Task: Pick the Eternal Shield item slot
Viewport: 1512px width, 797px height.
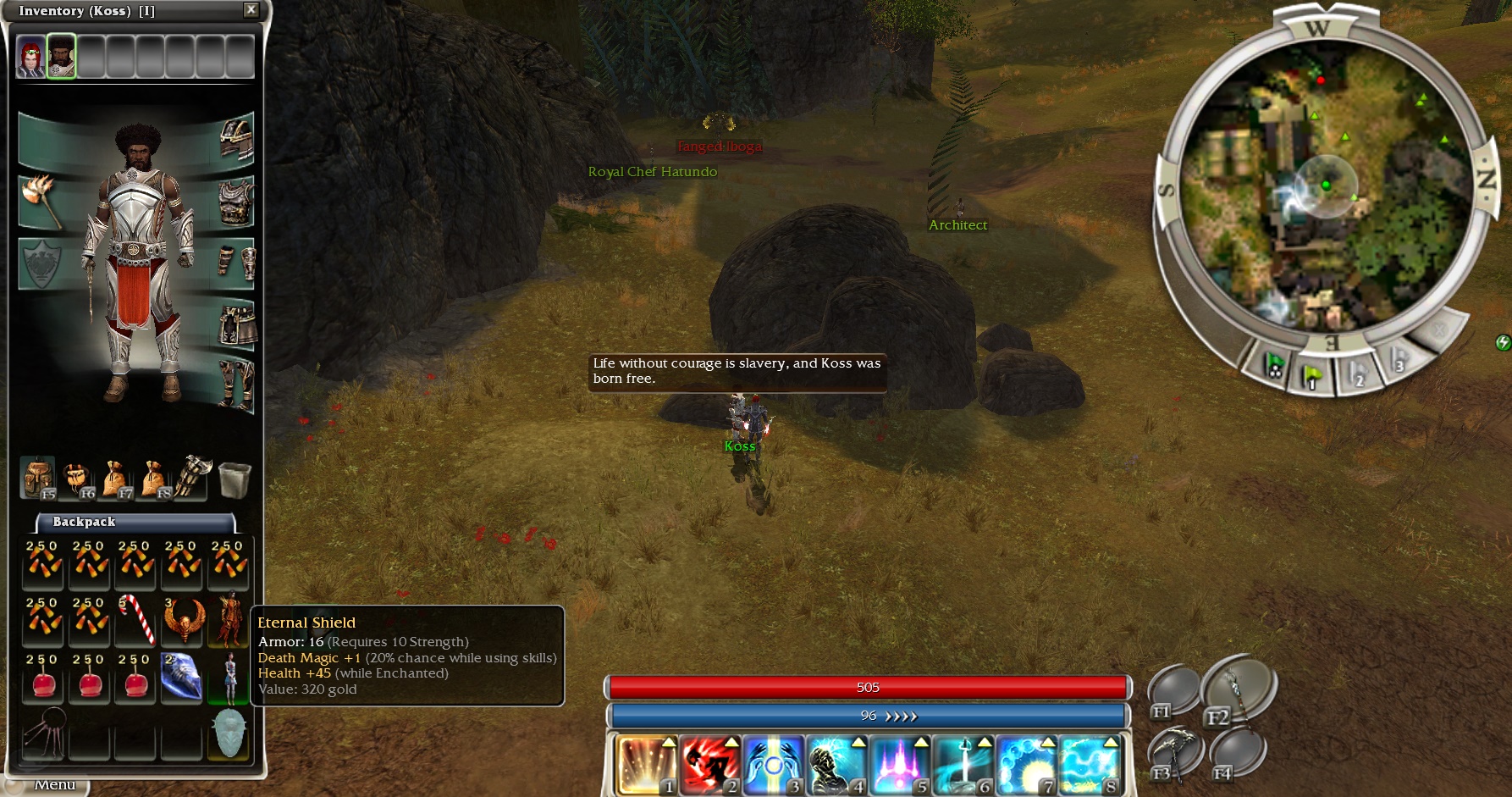Action: click(x=229, y=732)
